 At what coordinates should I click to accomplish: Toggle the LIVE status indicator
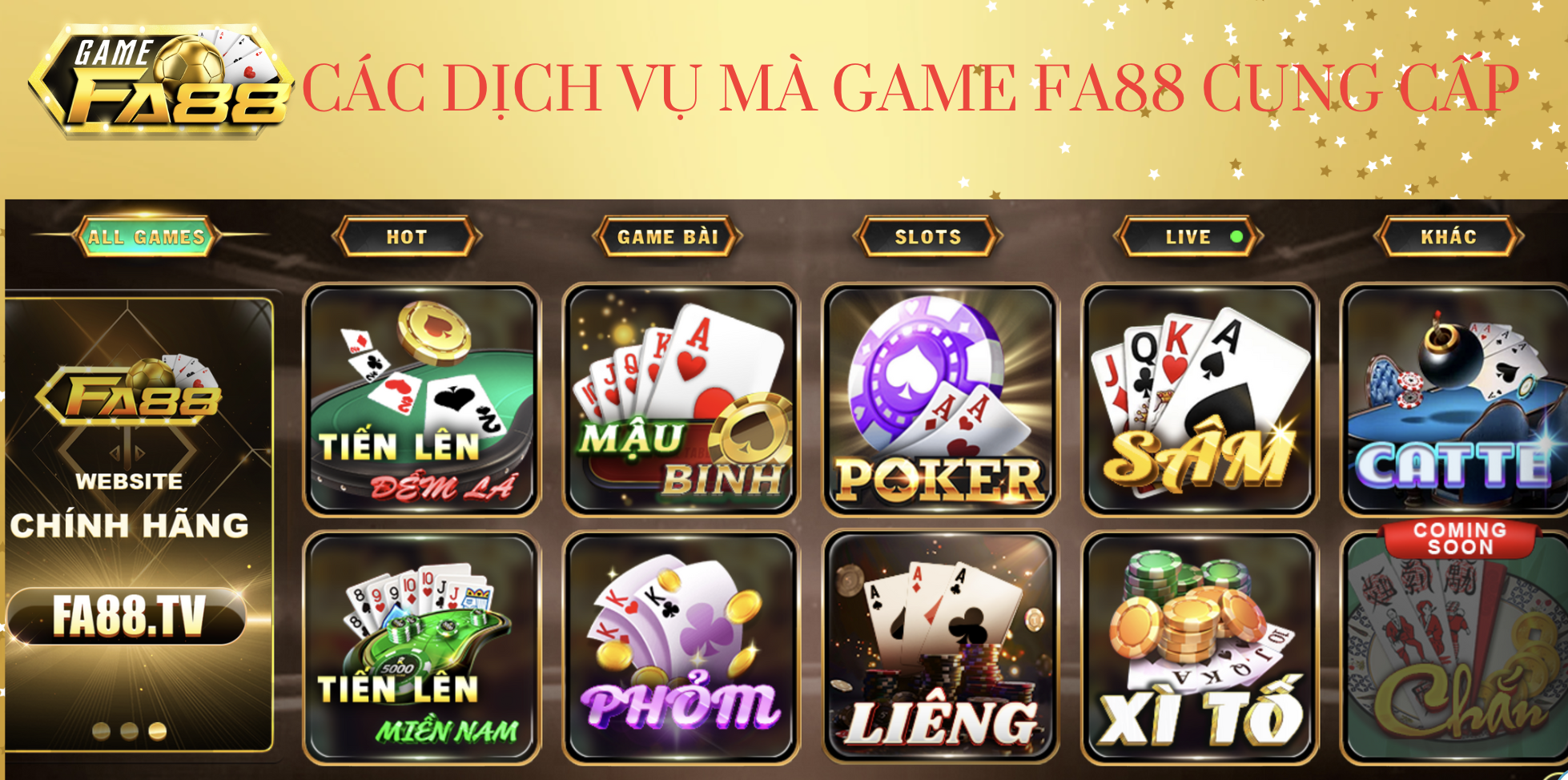1237,236
